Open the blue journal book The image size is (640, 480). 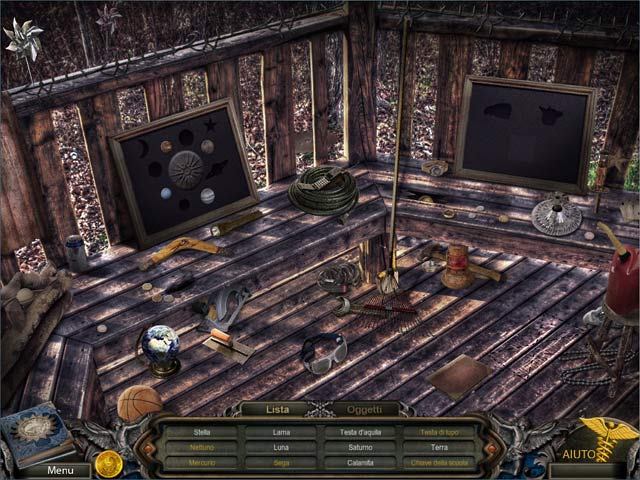(x=38, y=433)
